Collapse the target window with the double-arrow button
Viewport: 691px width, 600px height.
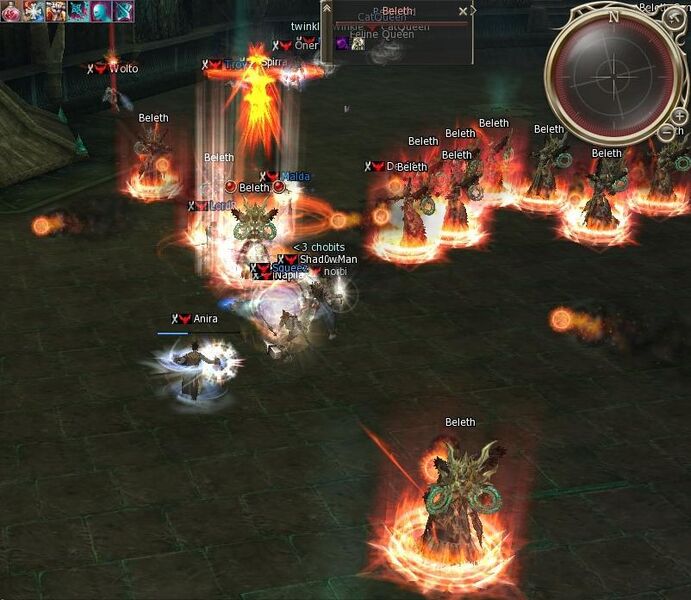(x=327, y=11)
